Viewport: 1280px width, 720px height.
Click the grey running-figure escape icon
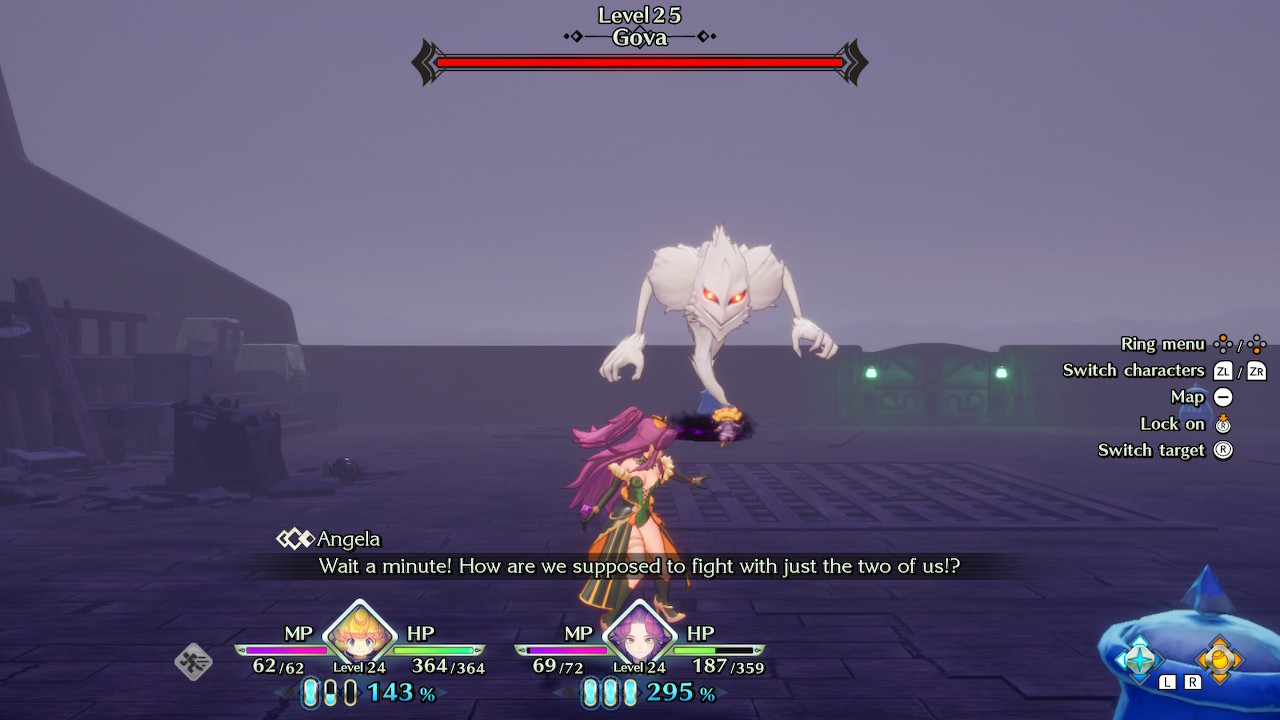click(x=193, y=661)
